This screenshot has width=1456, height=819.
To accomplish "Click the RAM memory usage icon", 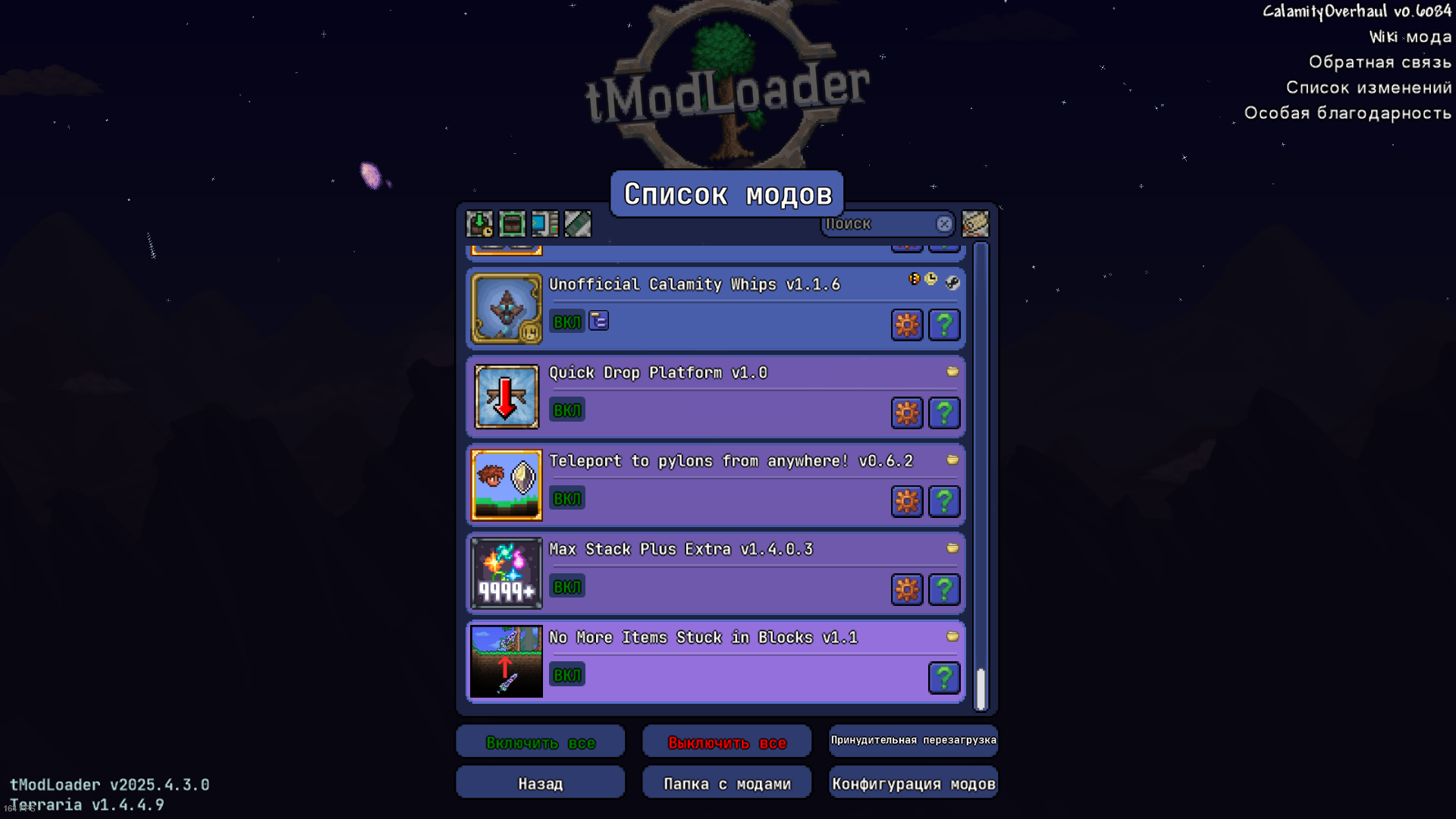I will 578,224.
